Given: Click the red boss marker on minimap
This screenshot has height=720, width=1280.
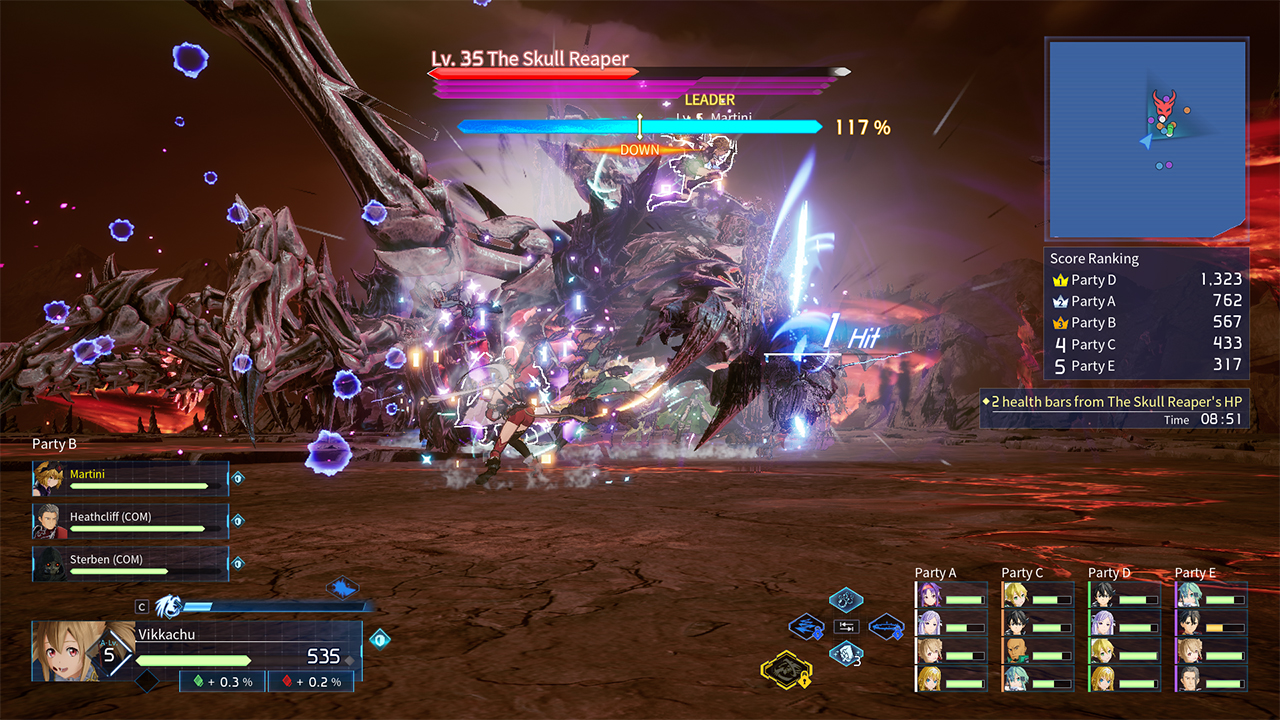Looking at the screenshot, I should [1164, 104].
